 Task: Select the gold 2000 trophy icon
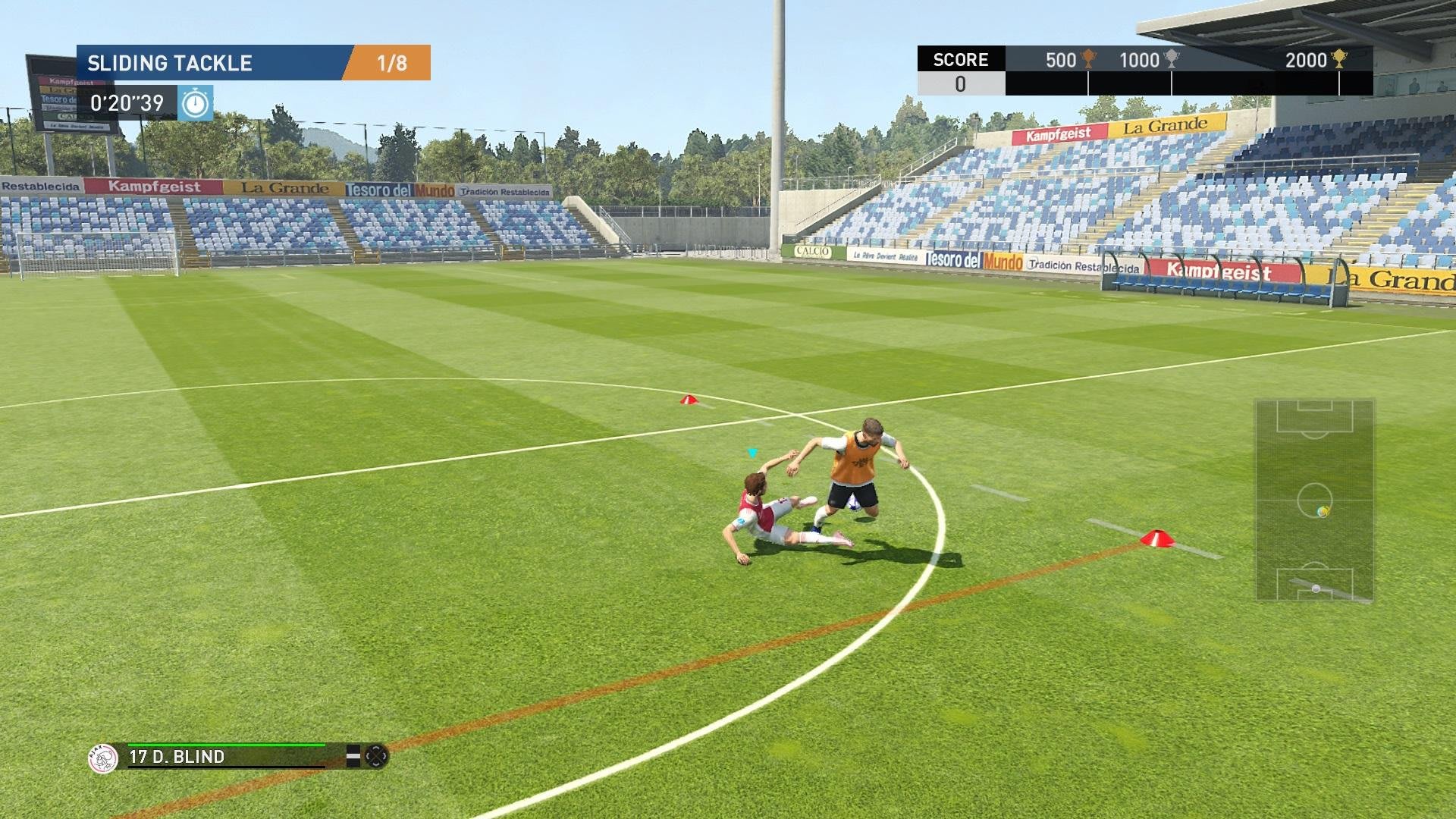(1339, 59)
